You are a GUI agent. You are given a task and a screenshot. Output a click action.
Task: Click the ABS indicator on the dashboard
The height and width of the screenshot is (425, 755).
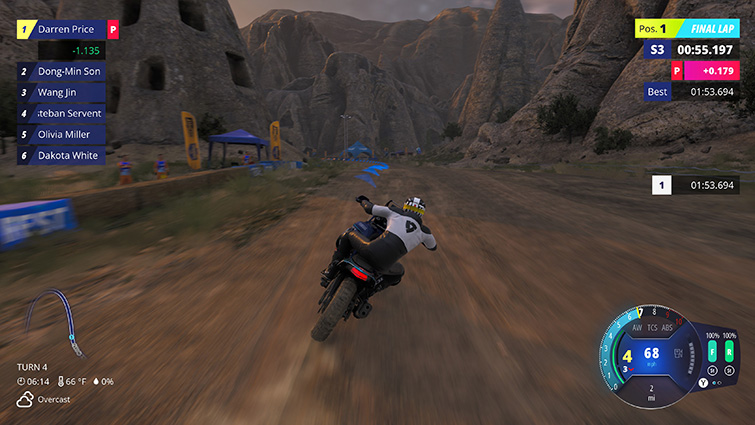tap(668, 327)
